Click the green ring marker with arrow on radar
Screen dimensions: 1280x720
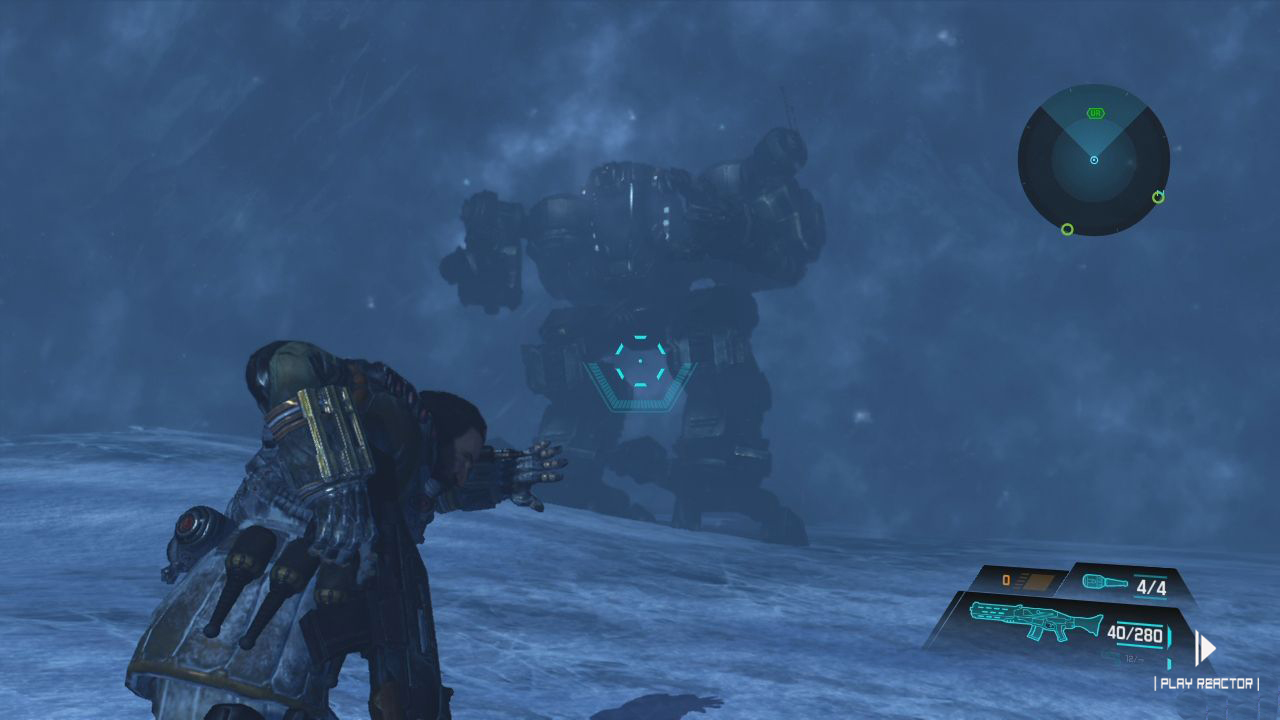point(1158,196)
